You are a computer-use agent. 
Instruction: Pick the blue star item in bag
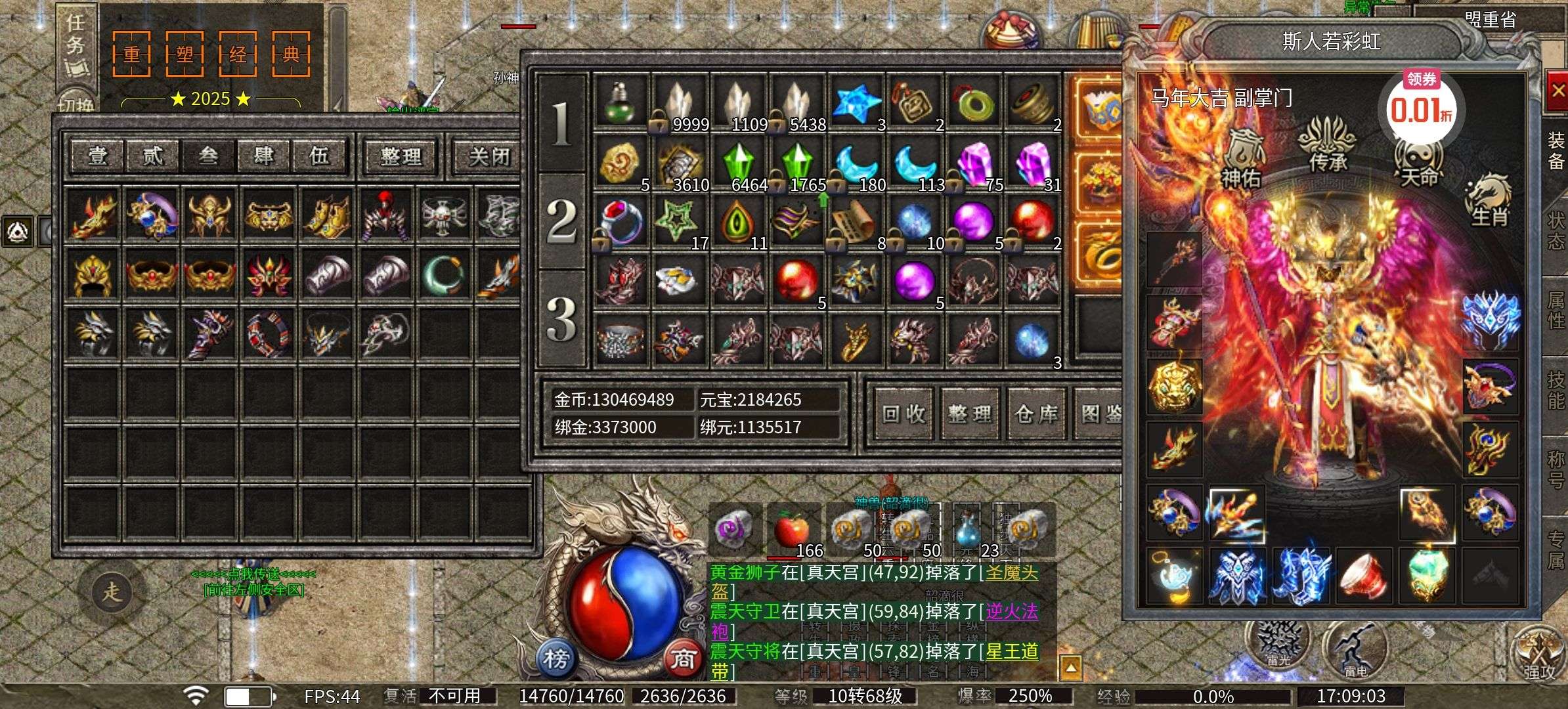pyautogui.click(x=856, y=103)
